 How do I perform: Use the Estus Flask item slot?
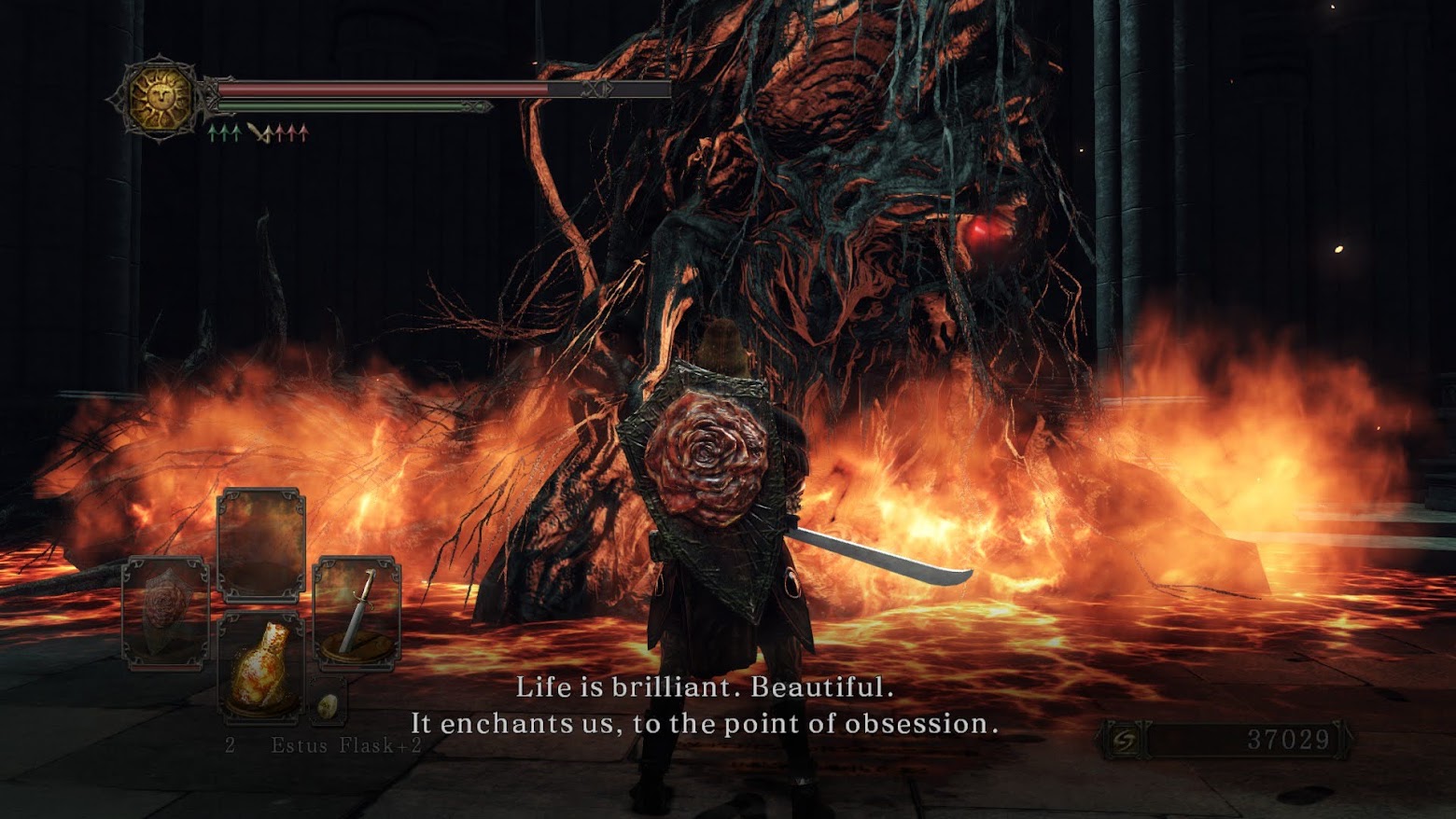[261, 668]
